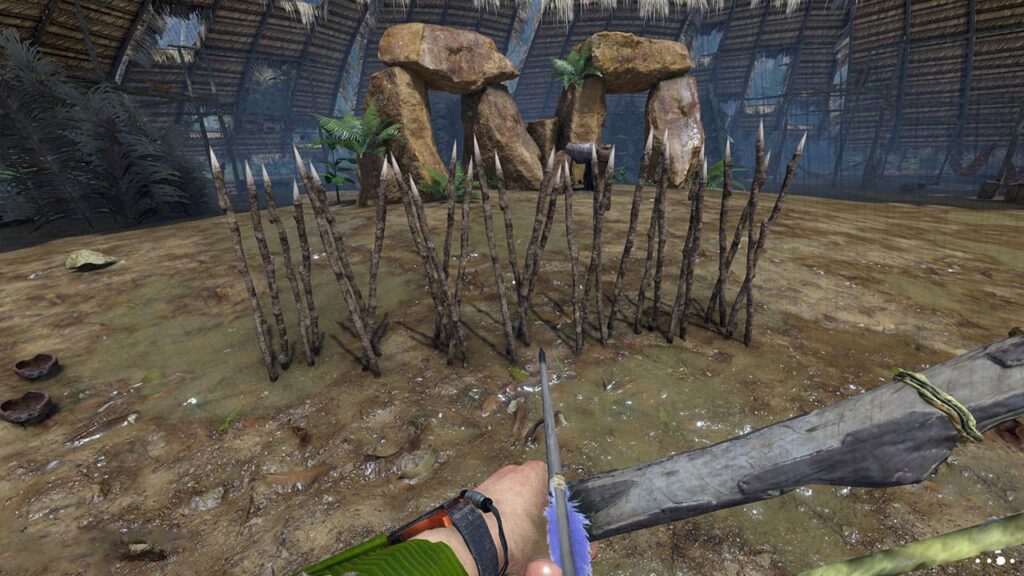The height and width of the screenshot is (576, 1024).
Task: Select the enlarged active gallery pagination dot
Action: click(1001, 561)
